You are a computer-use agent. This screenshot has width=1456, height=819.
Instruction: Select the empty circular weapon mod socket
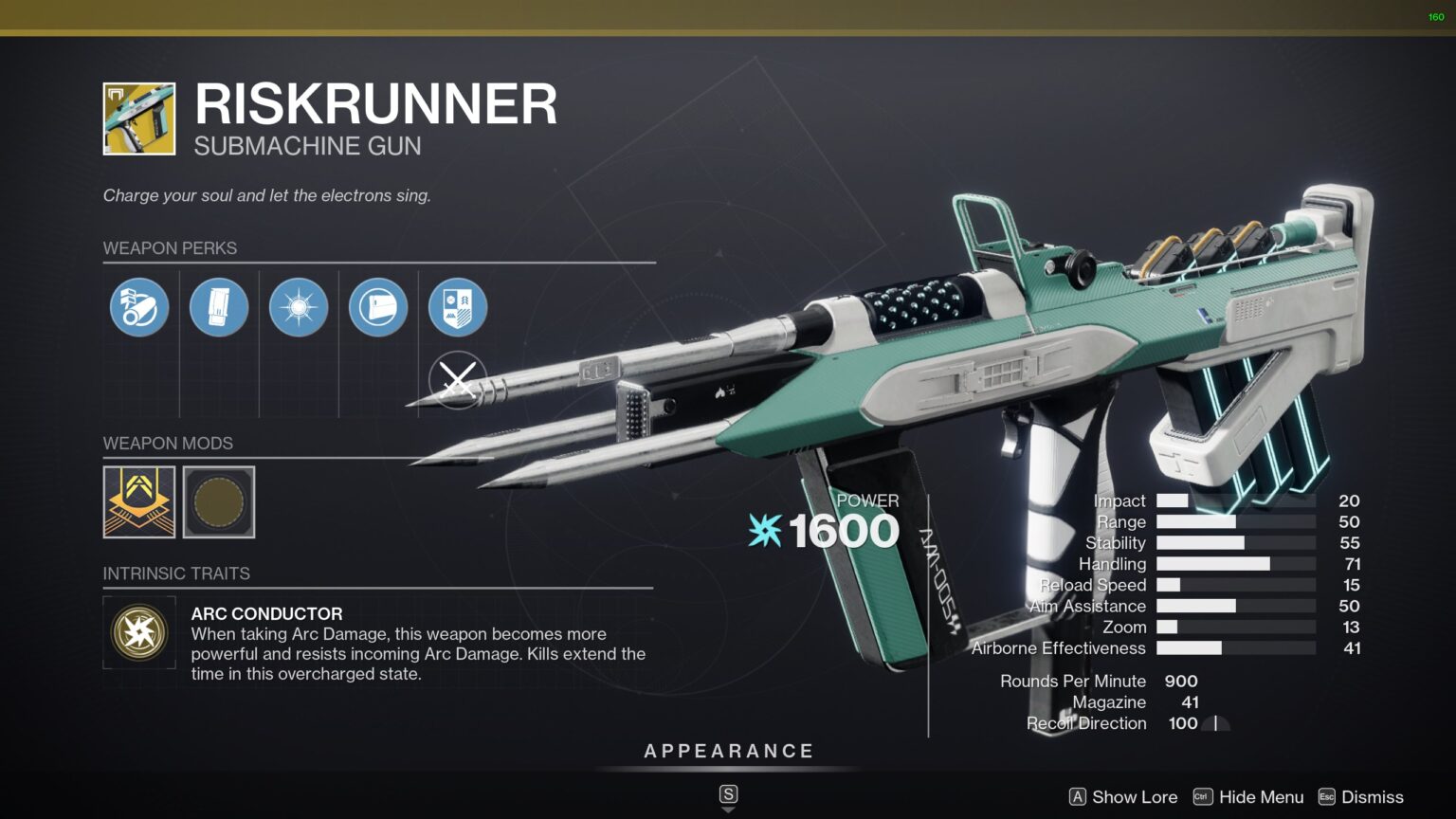[x=219, y=502]
